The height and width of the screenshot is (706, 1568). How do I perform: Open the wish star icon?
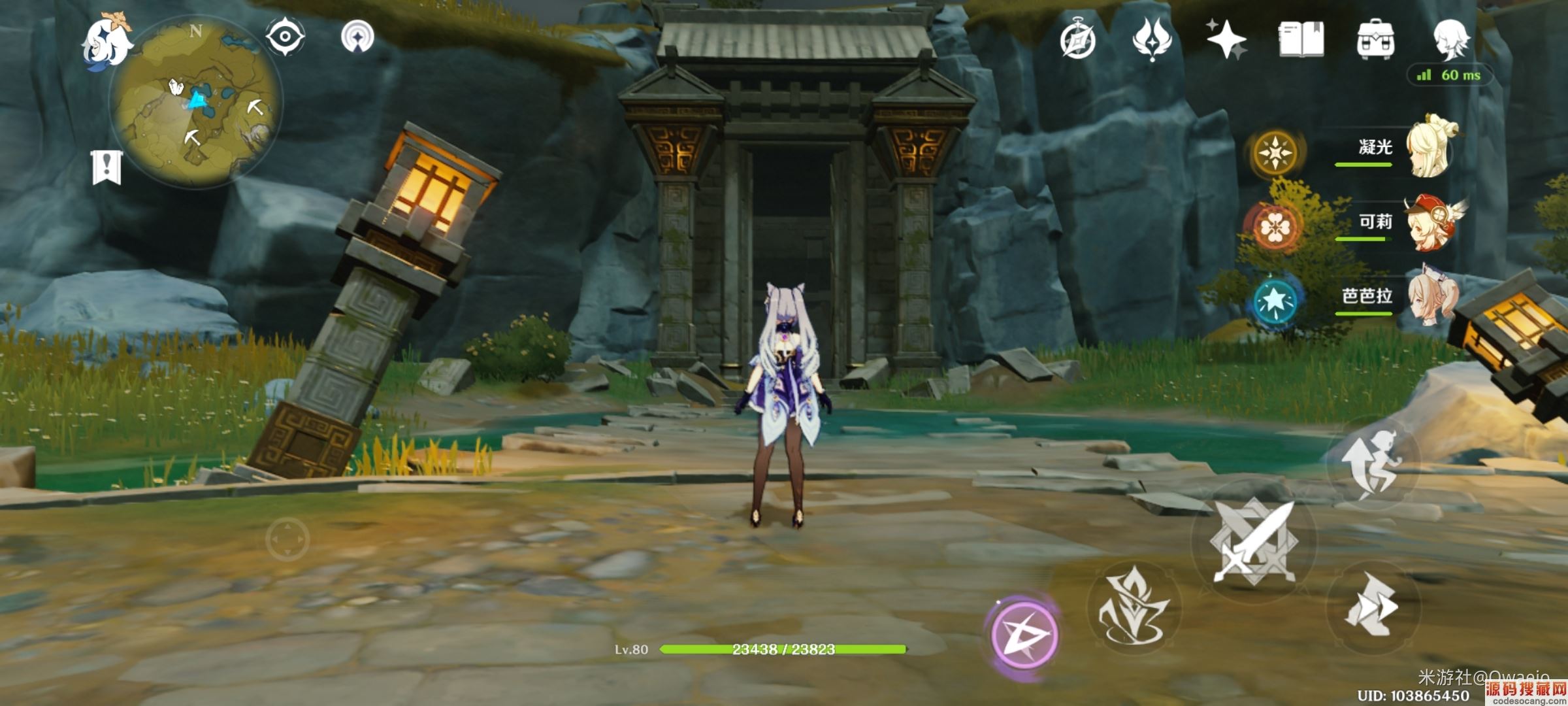click(1226, 39)
